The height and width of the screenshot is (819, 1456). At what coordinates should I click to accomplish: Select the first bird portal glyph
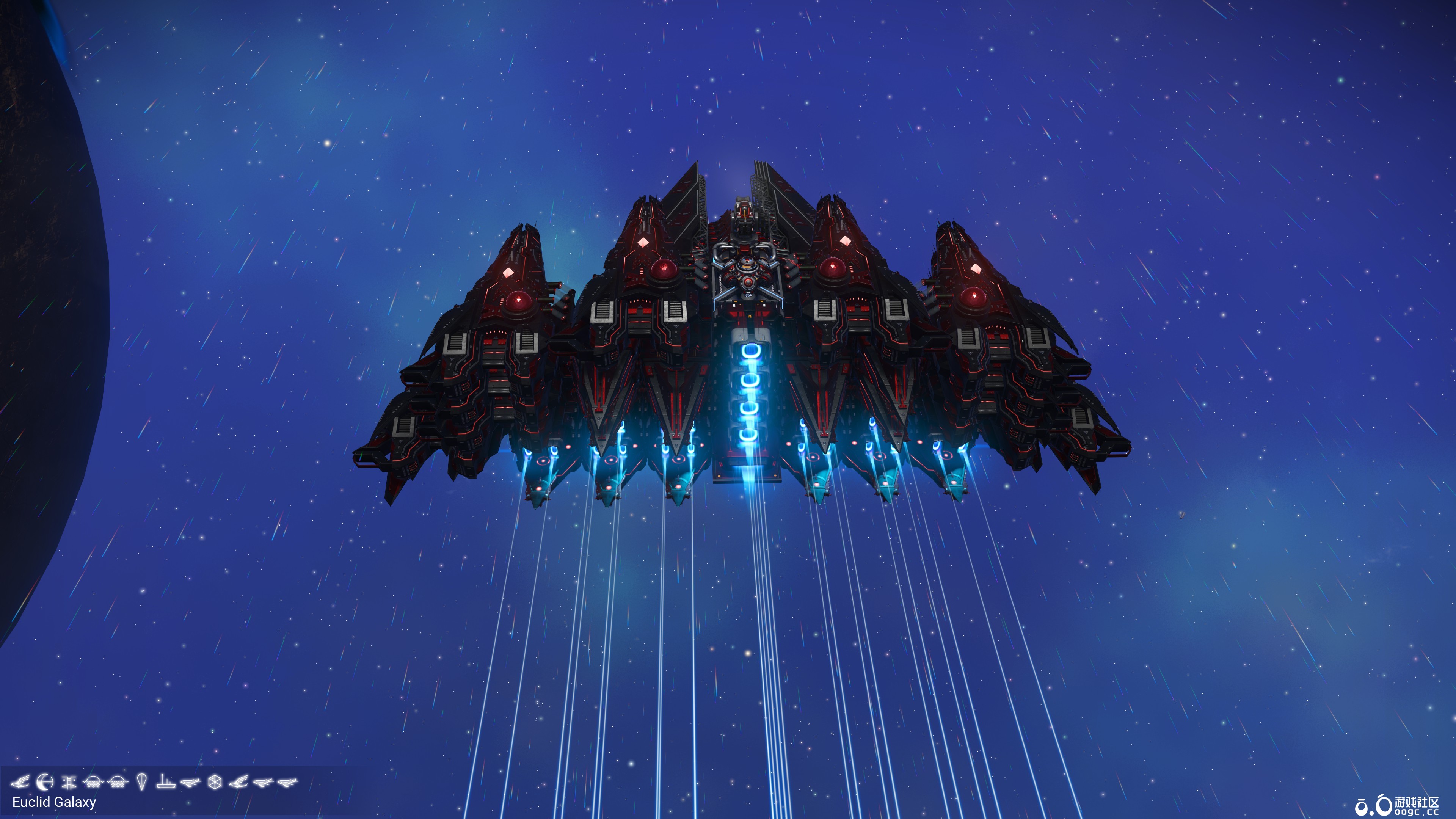pyautogui.click(x=21, y=783)
